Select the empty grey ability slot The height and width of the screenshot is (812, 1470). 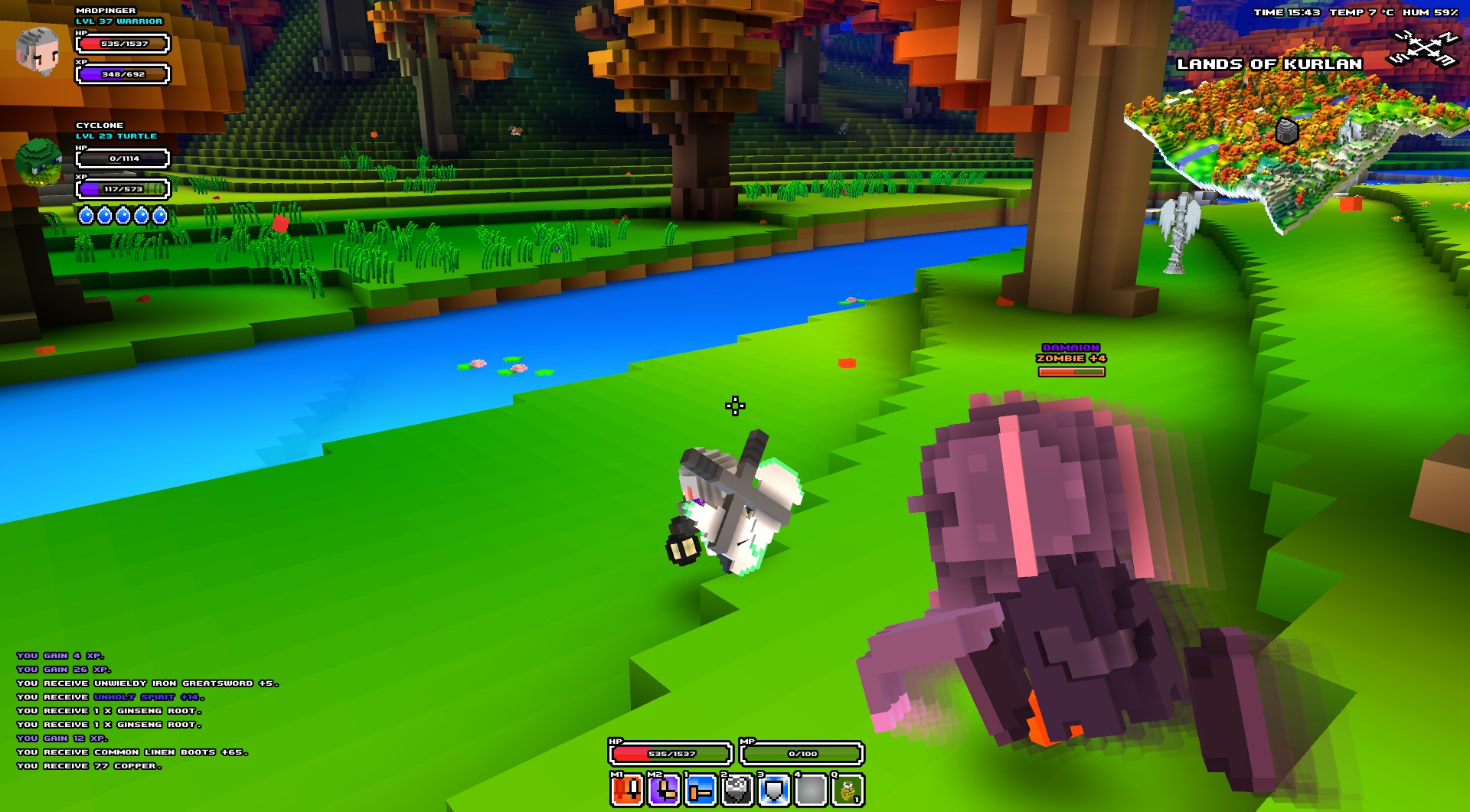pyautogui.click(x=811, y=790)
